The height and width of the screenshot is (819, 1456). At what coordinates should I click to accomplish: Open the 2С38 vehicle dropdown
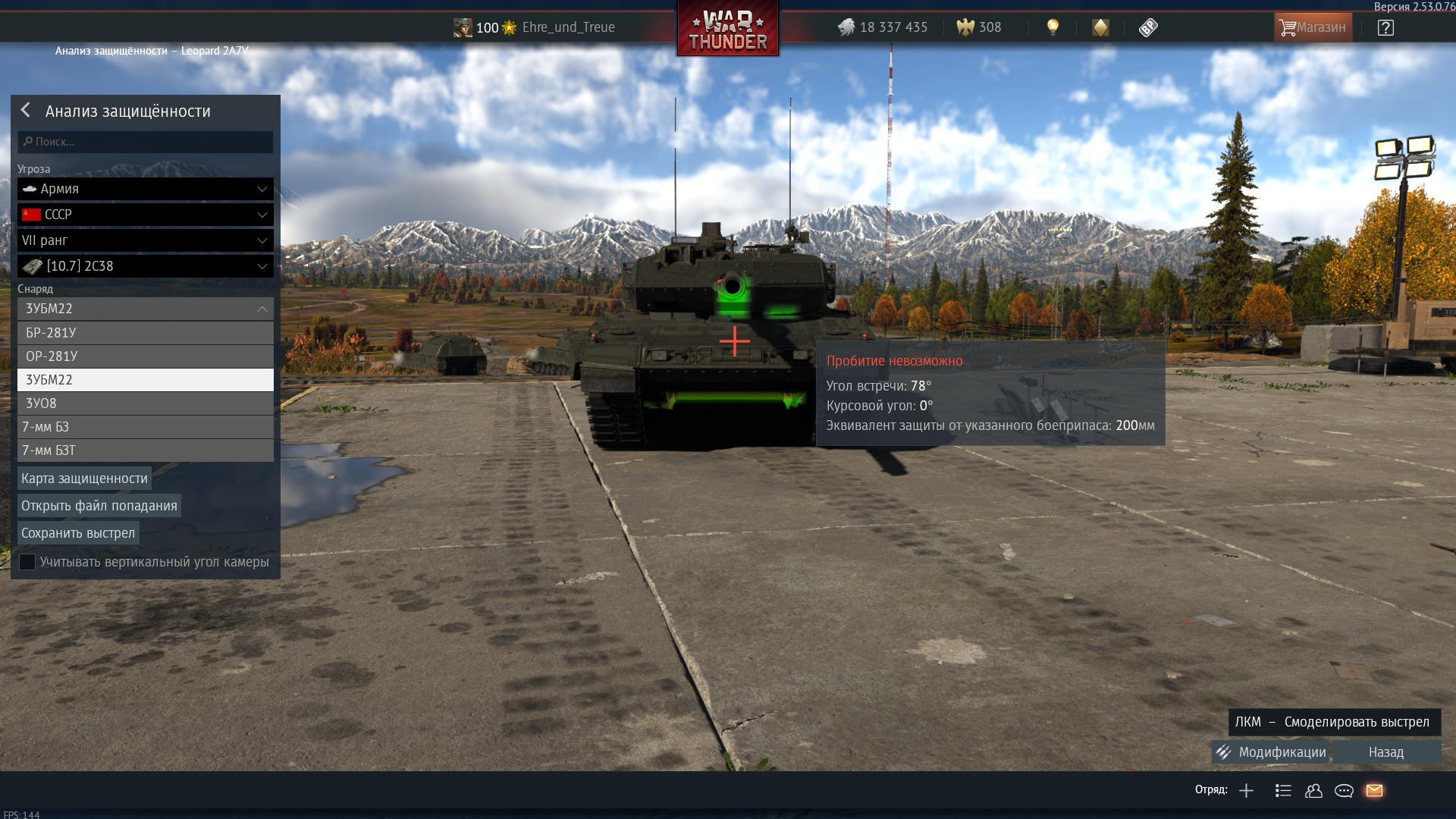click(146, 266)
